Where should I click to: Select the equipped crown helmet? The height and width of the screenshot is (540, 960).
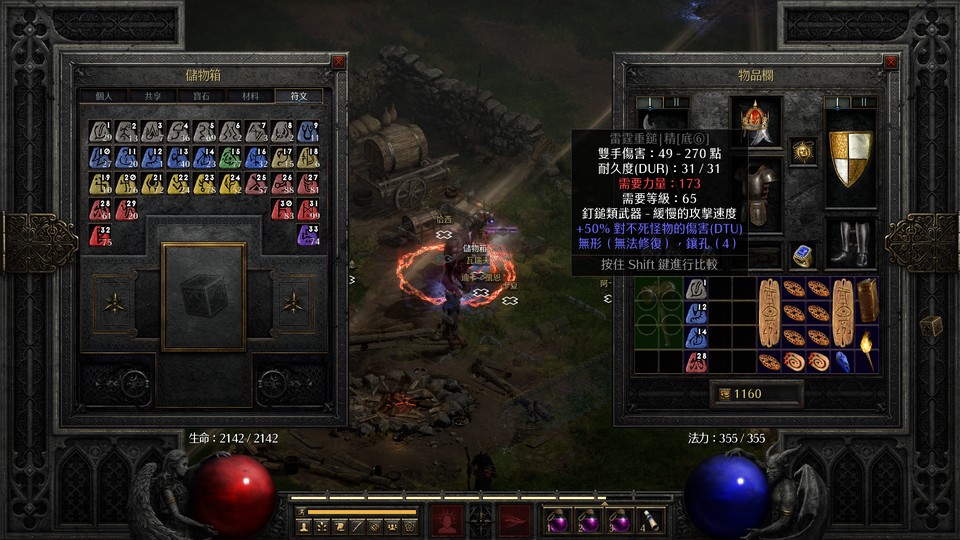tap(756, 120)
